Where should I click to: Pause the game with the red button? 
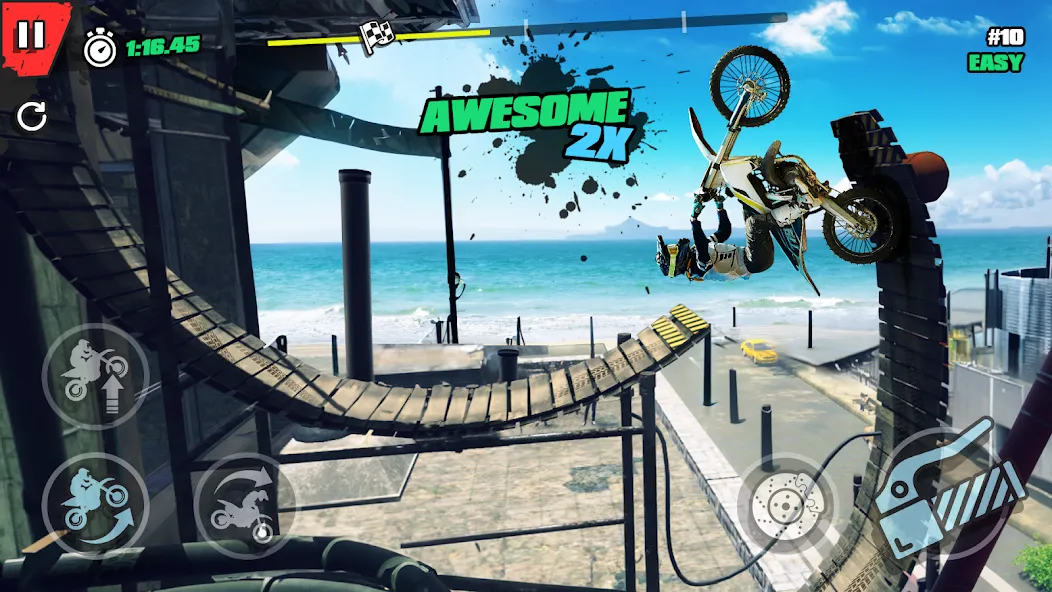click(x=31, y=36)
